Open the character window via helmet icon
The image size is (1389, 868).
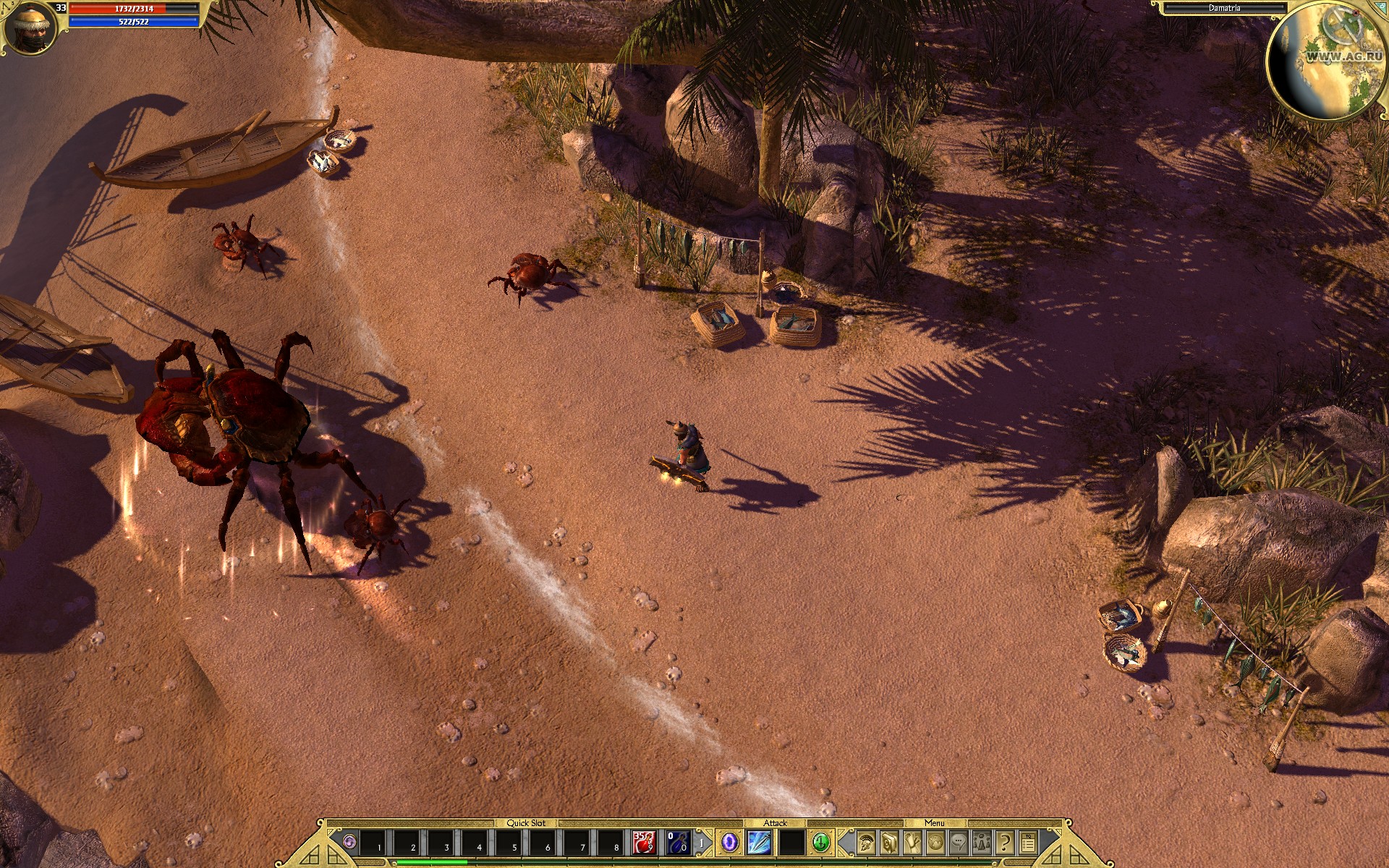pyautogui.click(x=867, y=843)
